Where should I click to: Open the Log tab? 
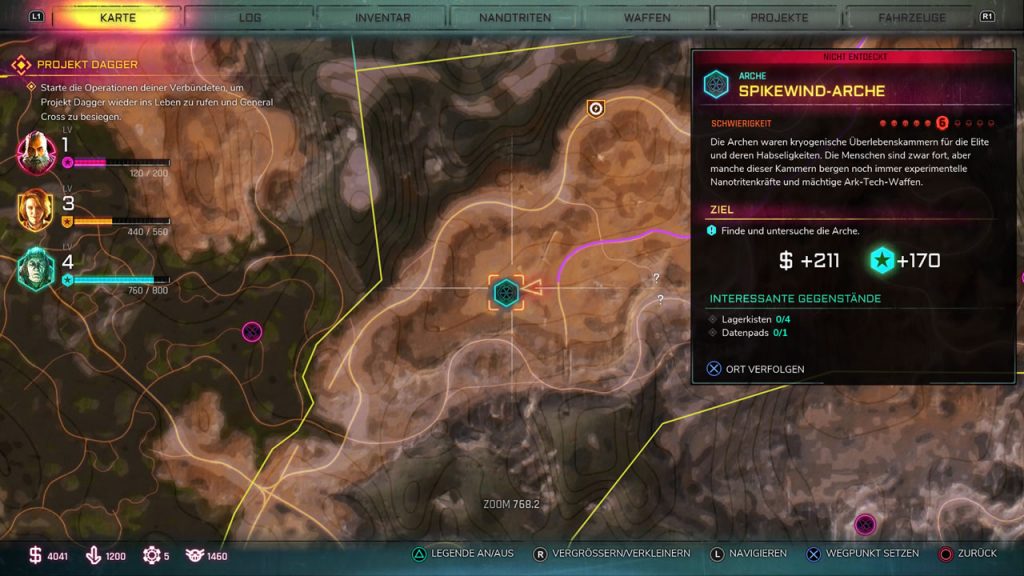(x=250, y=17)
